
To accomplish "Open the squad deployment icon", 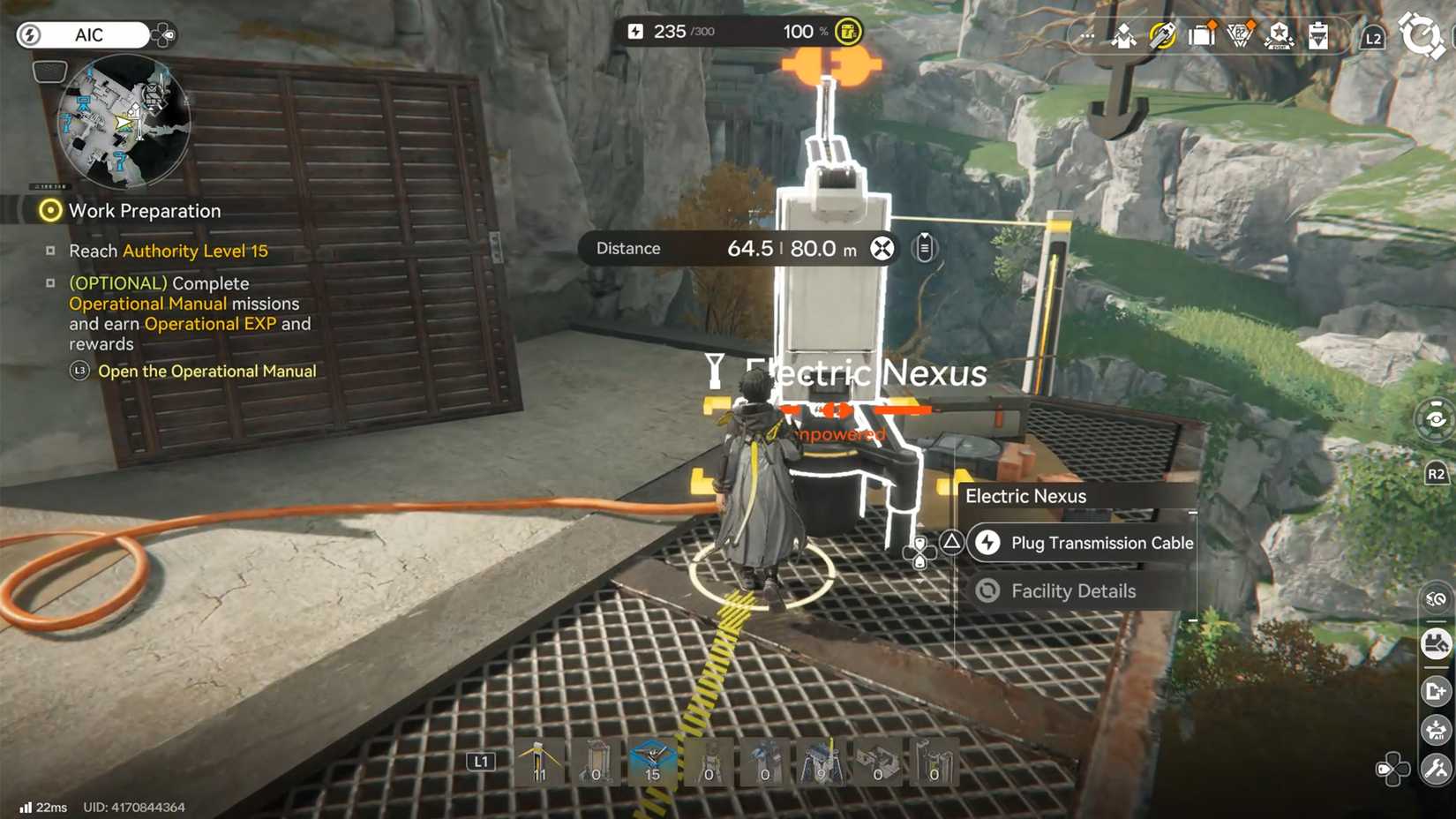I will pos(1122,36).
